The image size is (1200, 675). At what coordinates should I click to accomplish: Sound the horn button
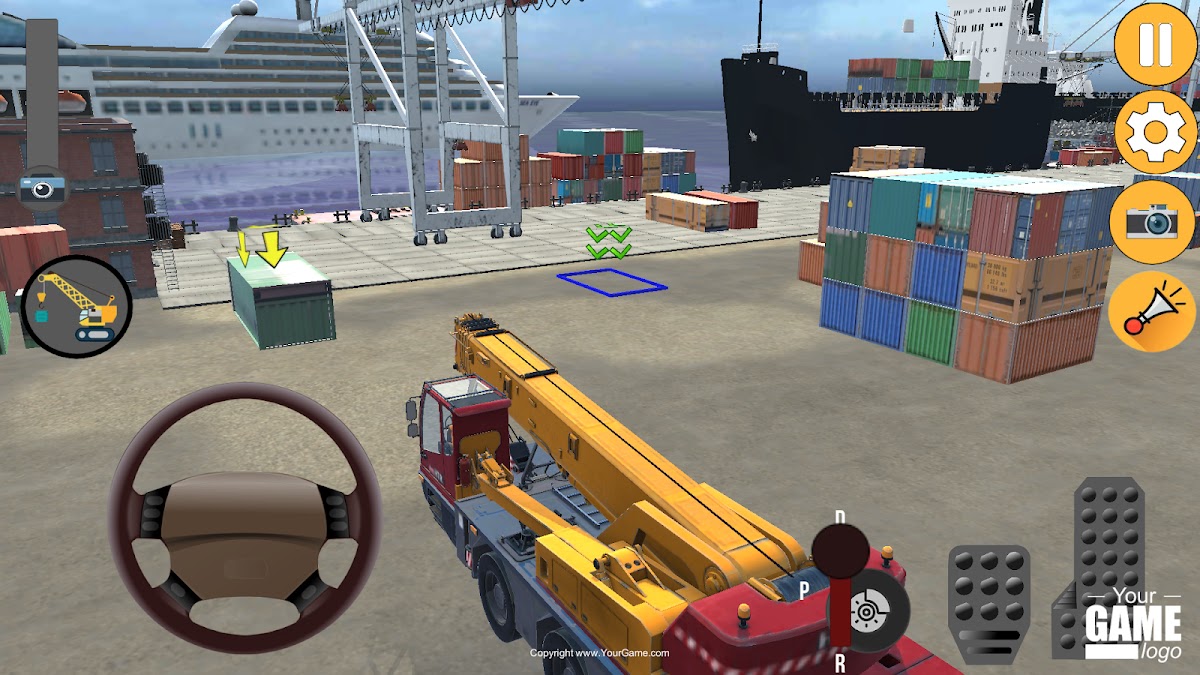click(x=1152, y=311)
